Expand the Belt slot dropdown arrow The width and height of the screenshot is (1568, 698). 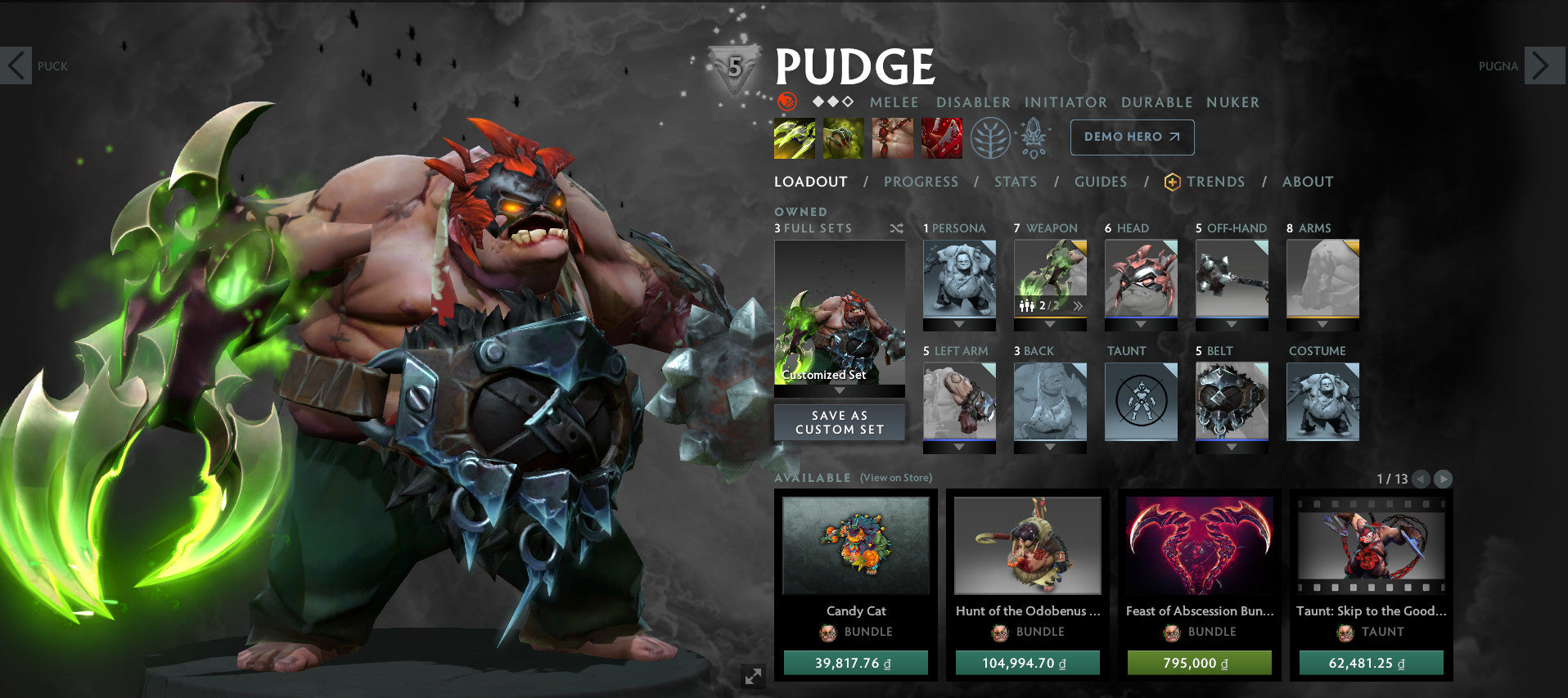point(1231,446)
